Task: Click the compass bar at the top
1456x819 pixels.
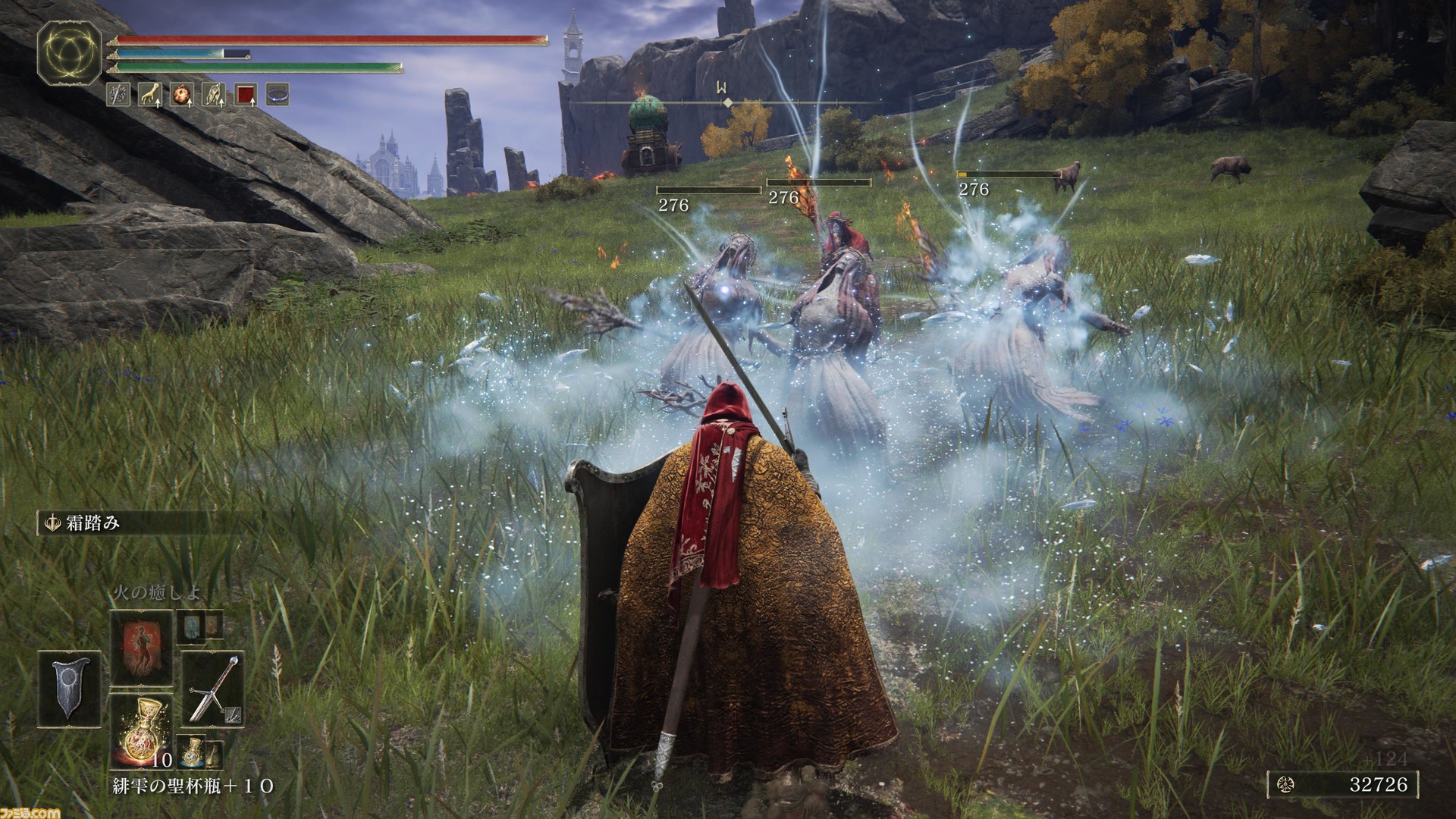Action: (726, 102)
